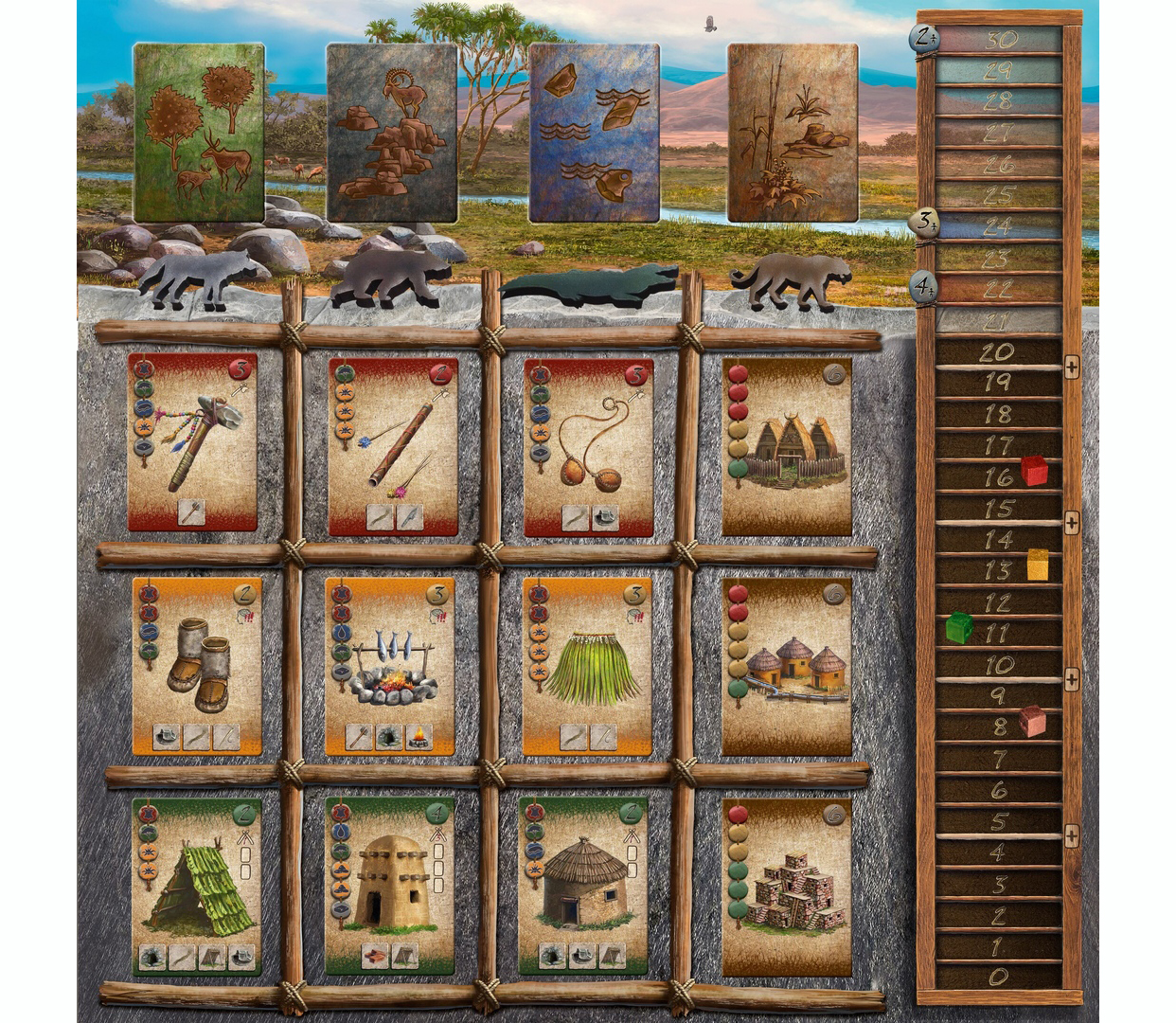Pick the fur boots card

tap(197, 666)
